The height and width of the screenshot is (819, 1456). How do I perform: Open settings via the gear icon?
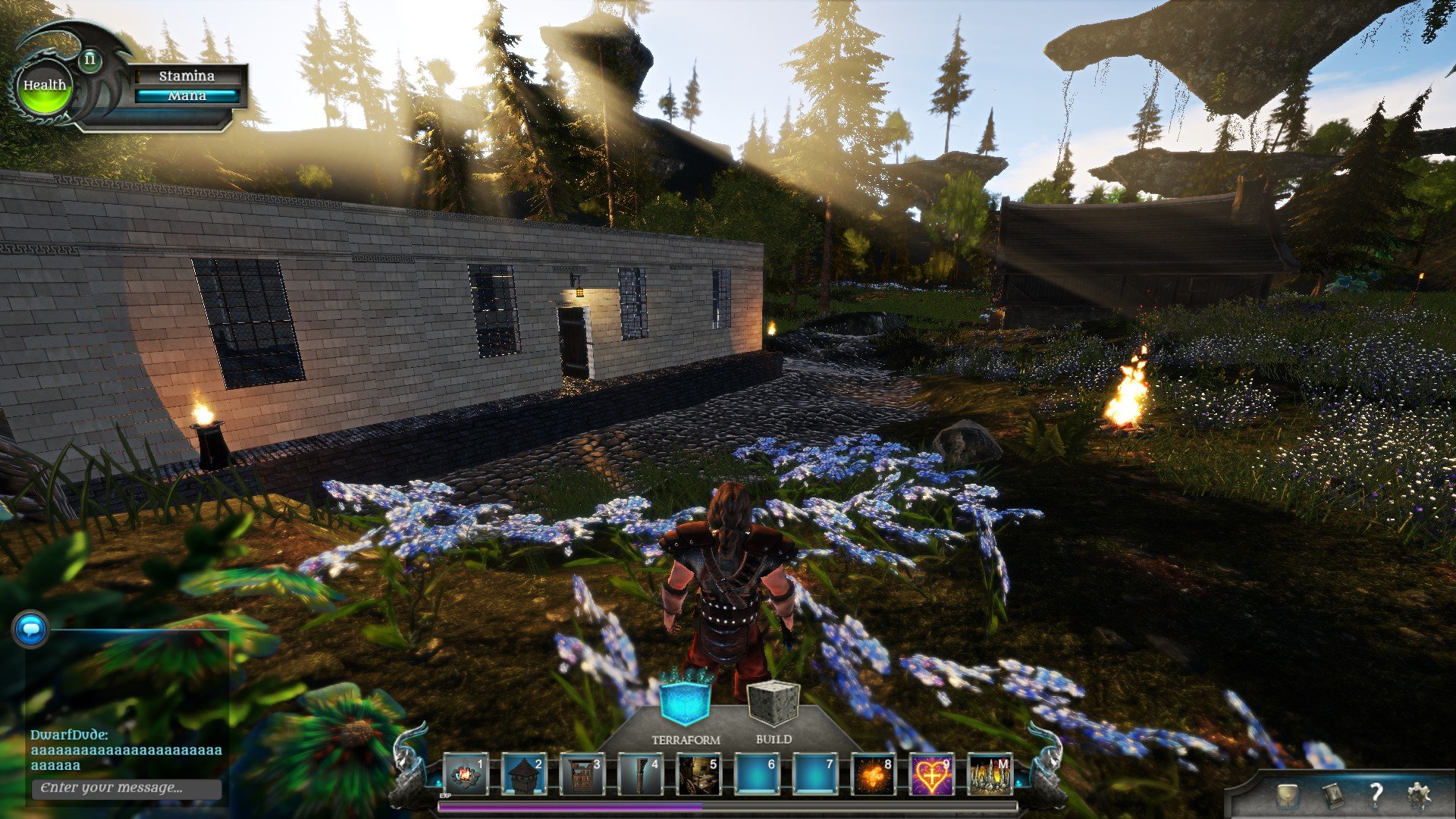1419,795
